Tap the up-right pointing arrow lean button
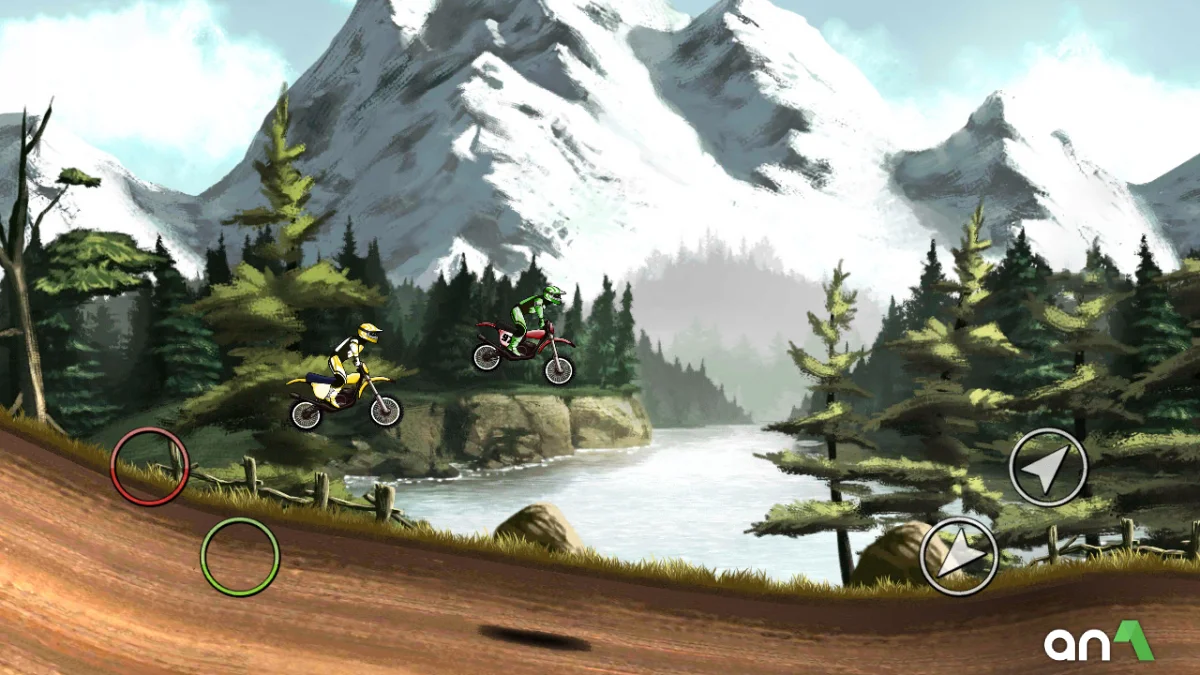This screenshot has width=1200, height=675. [1048, 467]
